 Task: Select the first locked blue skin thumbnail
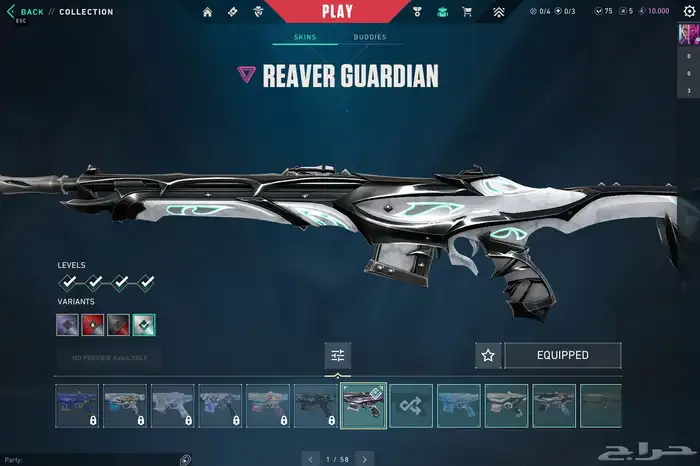tap(77, 405)
